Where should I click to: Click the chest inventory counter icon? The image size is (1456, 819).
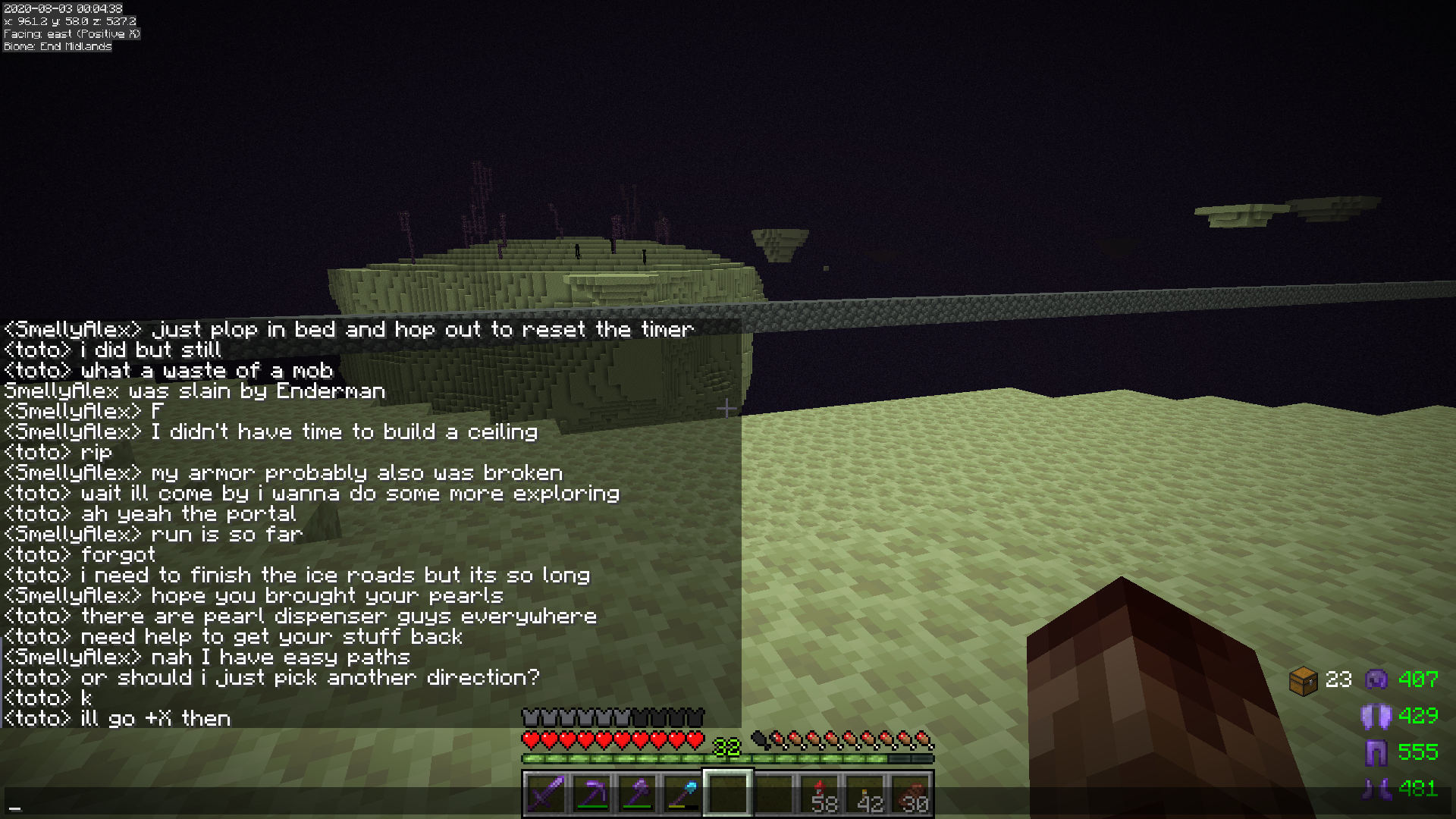[1303, 680]
